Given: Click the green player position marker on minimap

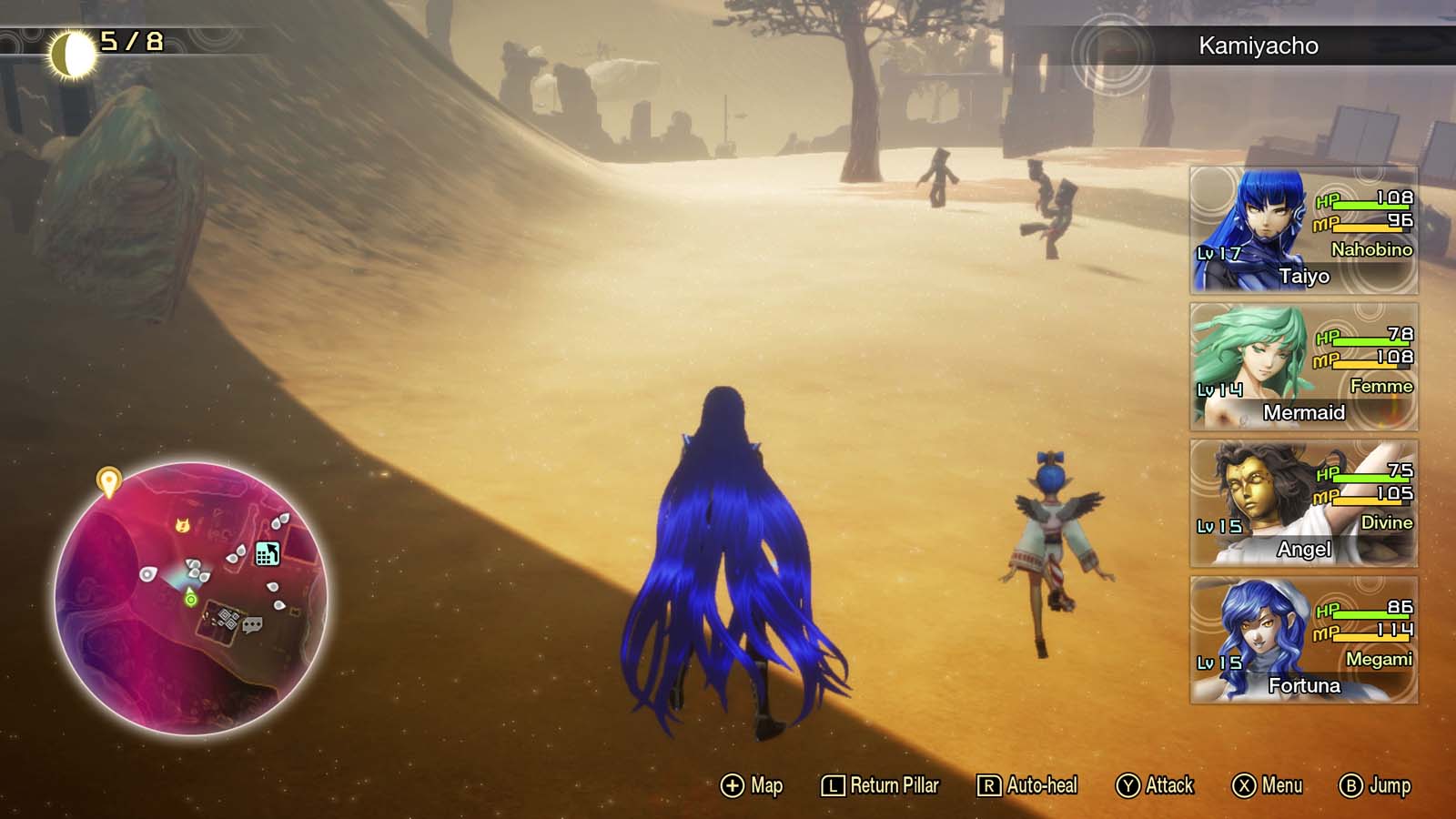Looking at the screenshot, I should (x=191, y=600).
